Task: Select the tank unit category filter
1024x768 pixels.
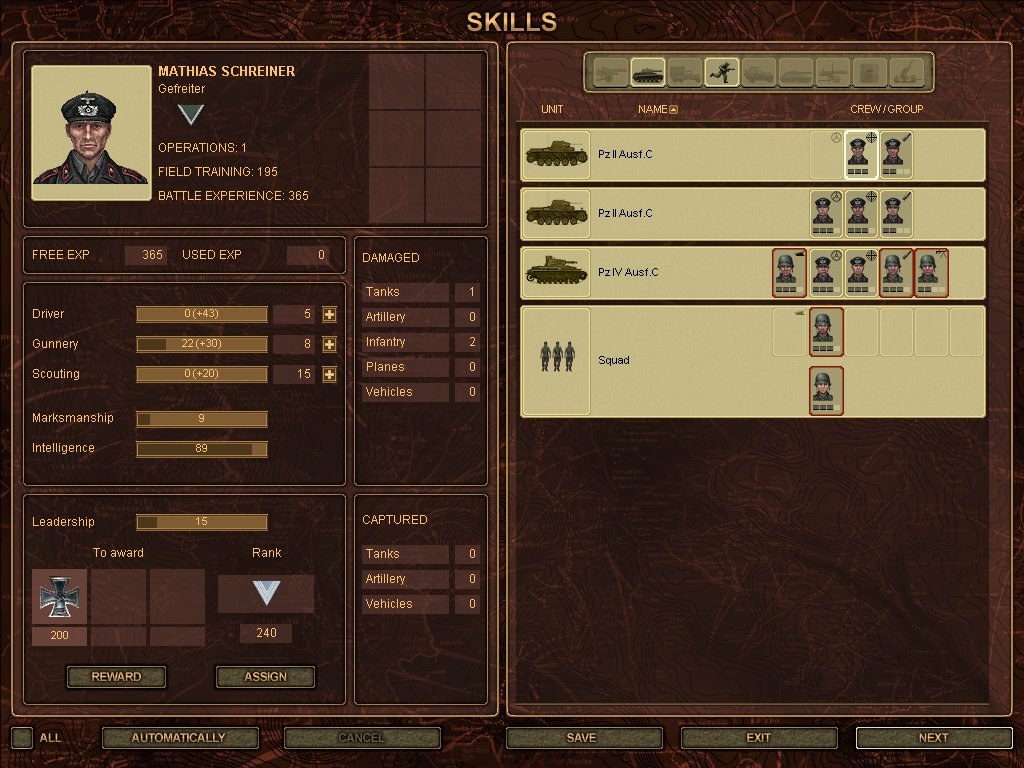Action: click(647, 72)
